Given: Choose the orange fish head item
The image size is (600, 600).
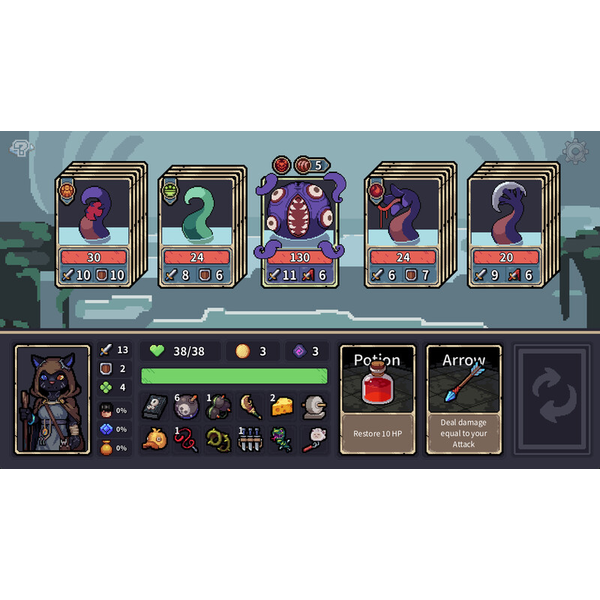Looking at the screenshot, I should (154, 439).
